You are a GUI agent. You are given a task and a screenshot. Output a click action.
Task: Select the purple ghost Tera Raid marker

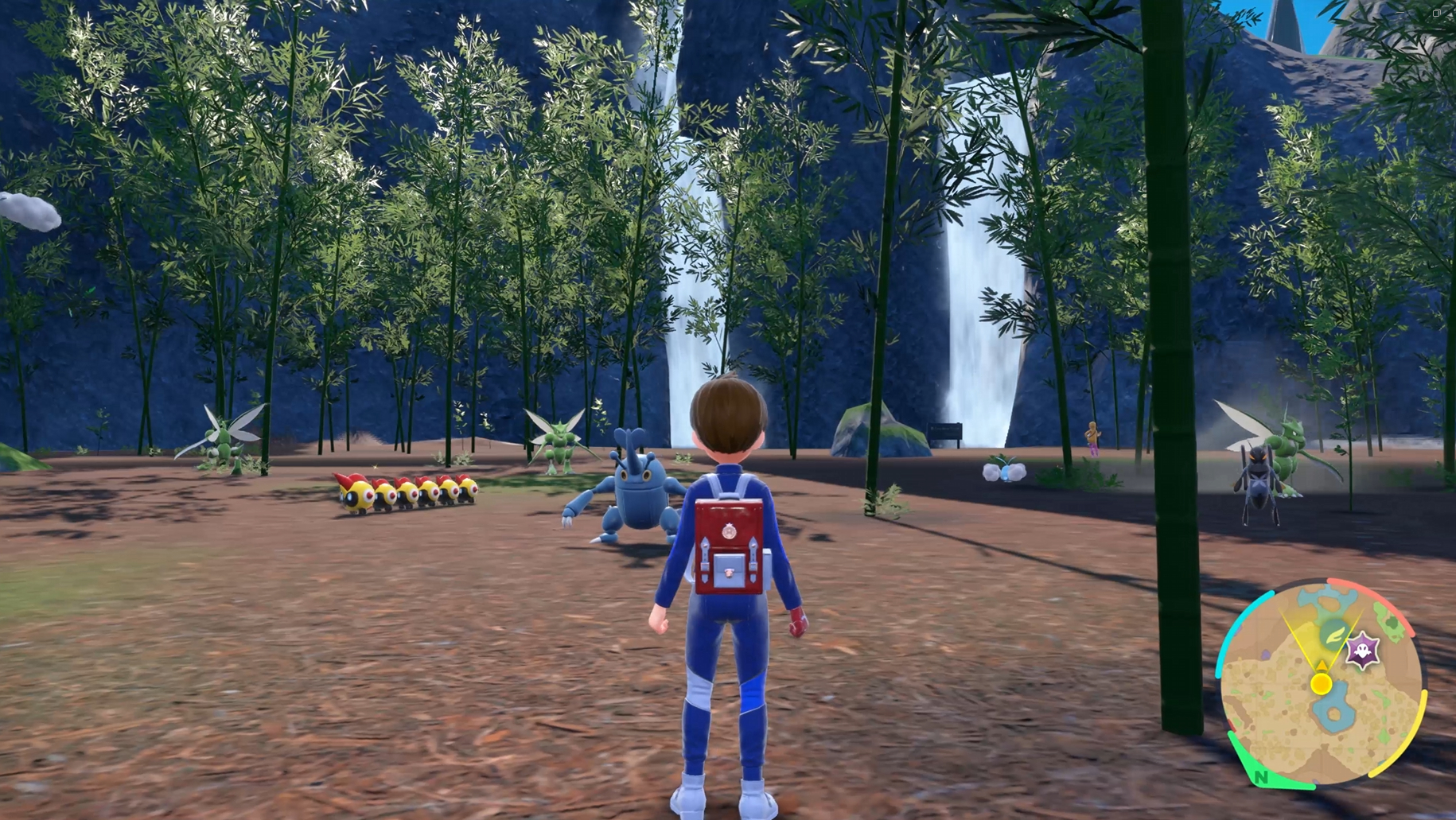tap(1362, 651)
